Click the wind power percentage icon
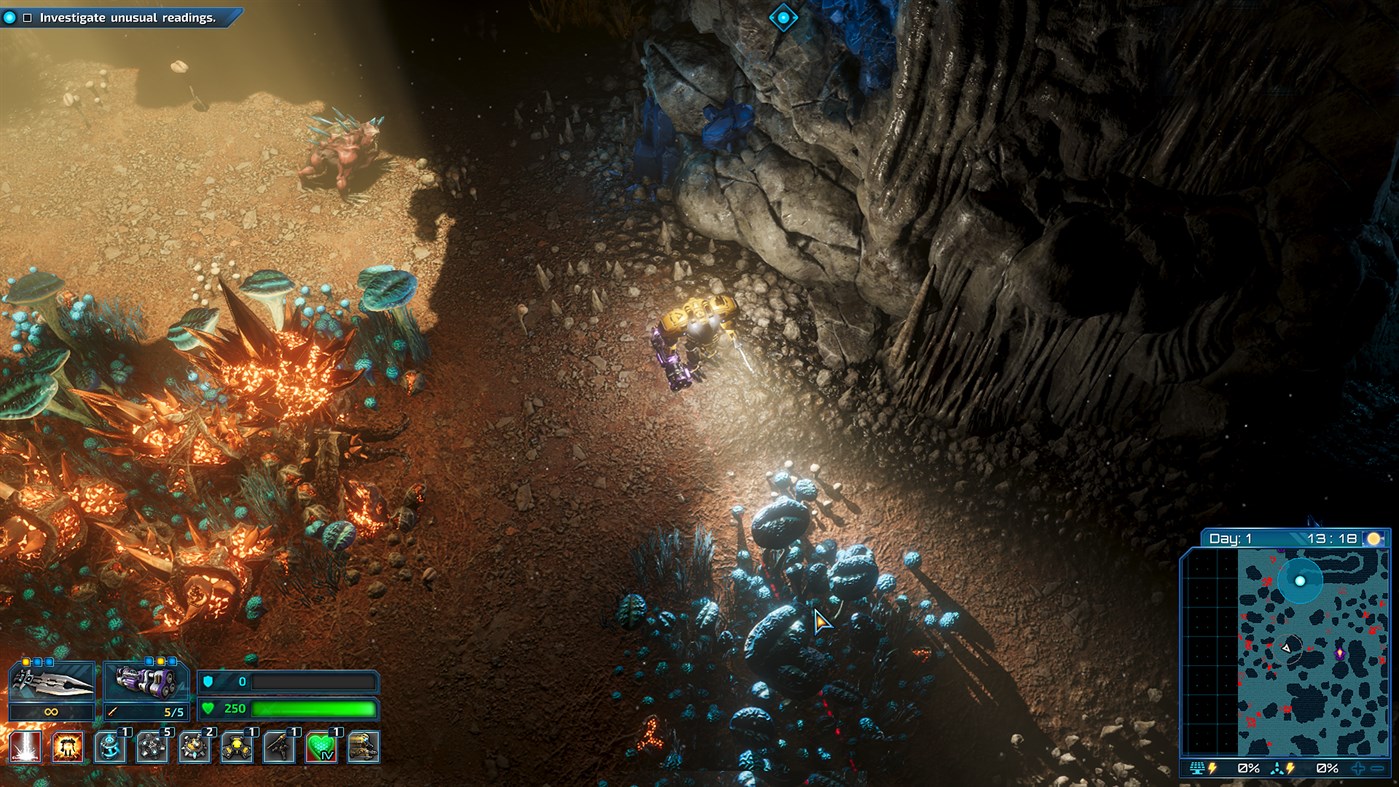Image resolution: width=1399 pixels, height=787 pixels. (1277, 768)
